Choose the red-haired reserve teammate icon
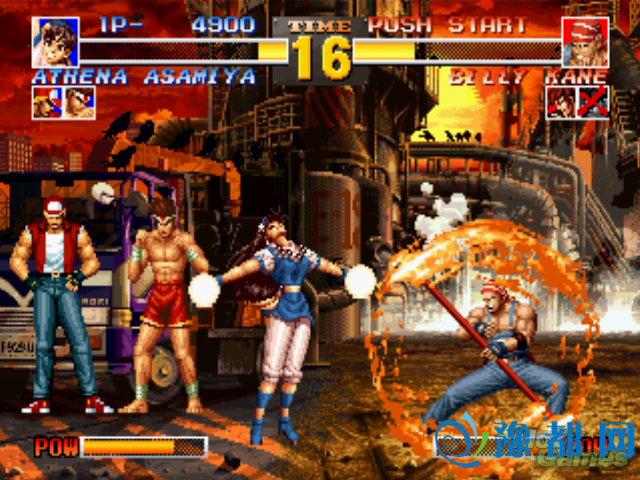640x480 pixels. tap(561, 102)
